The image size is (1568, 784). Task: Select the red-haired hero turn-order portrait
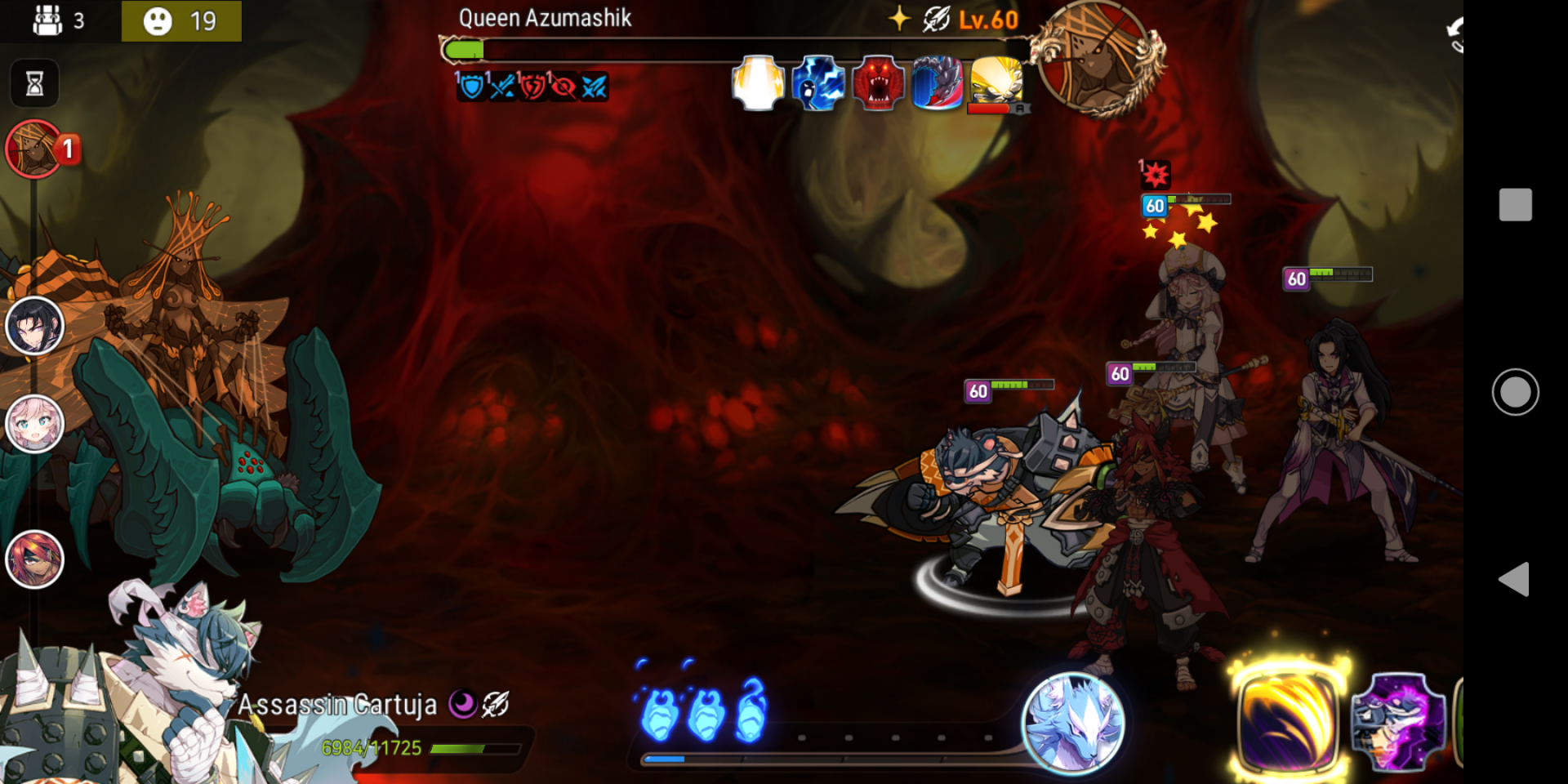[34, 559]
